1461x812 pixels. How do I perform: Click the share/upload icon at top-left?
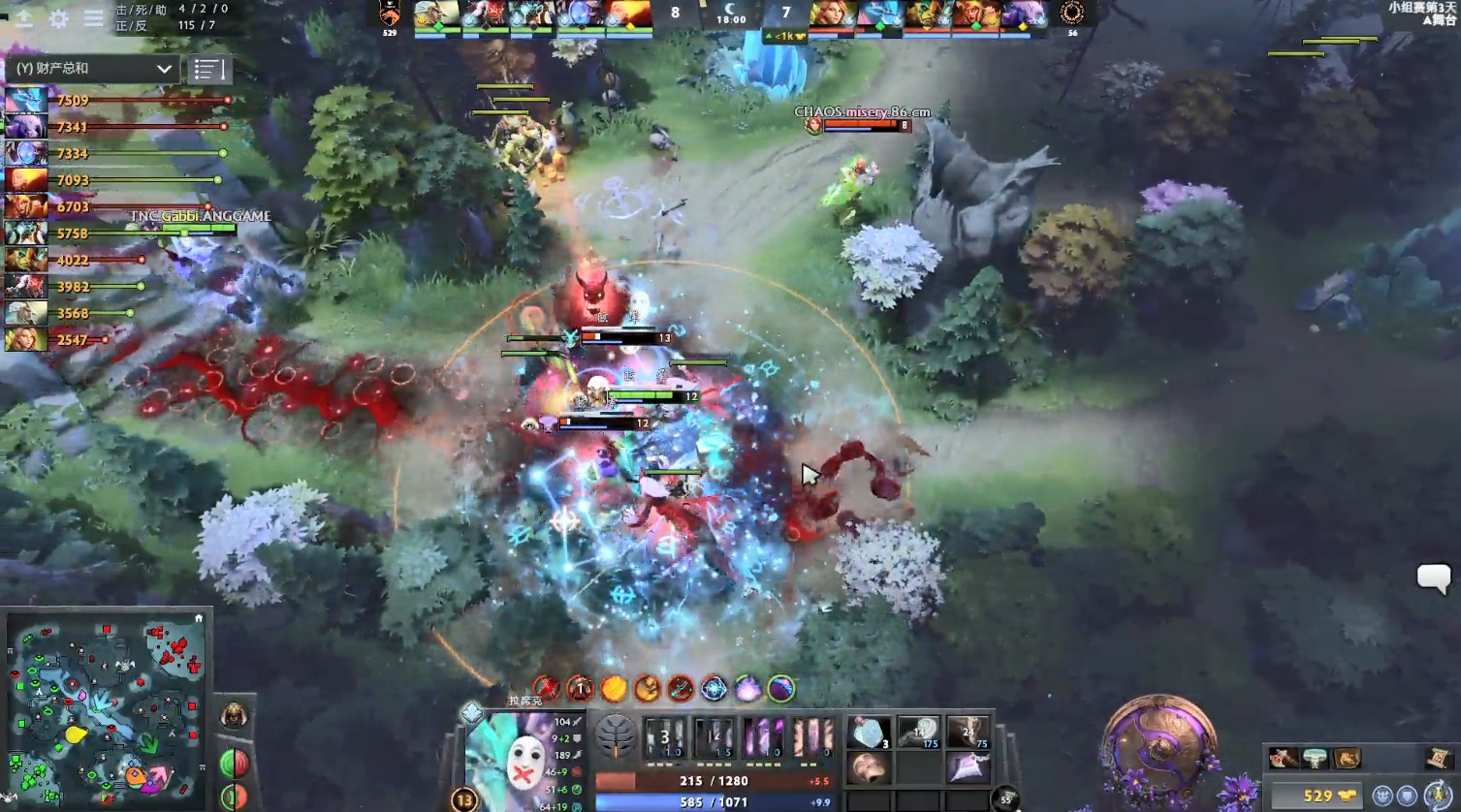coord(22,18)
